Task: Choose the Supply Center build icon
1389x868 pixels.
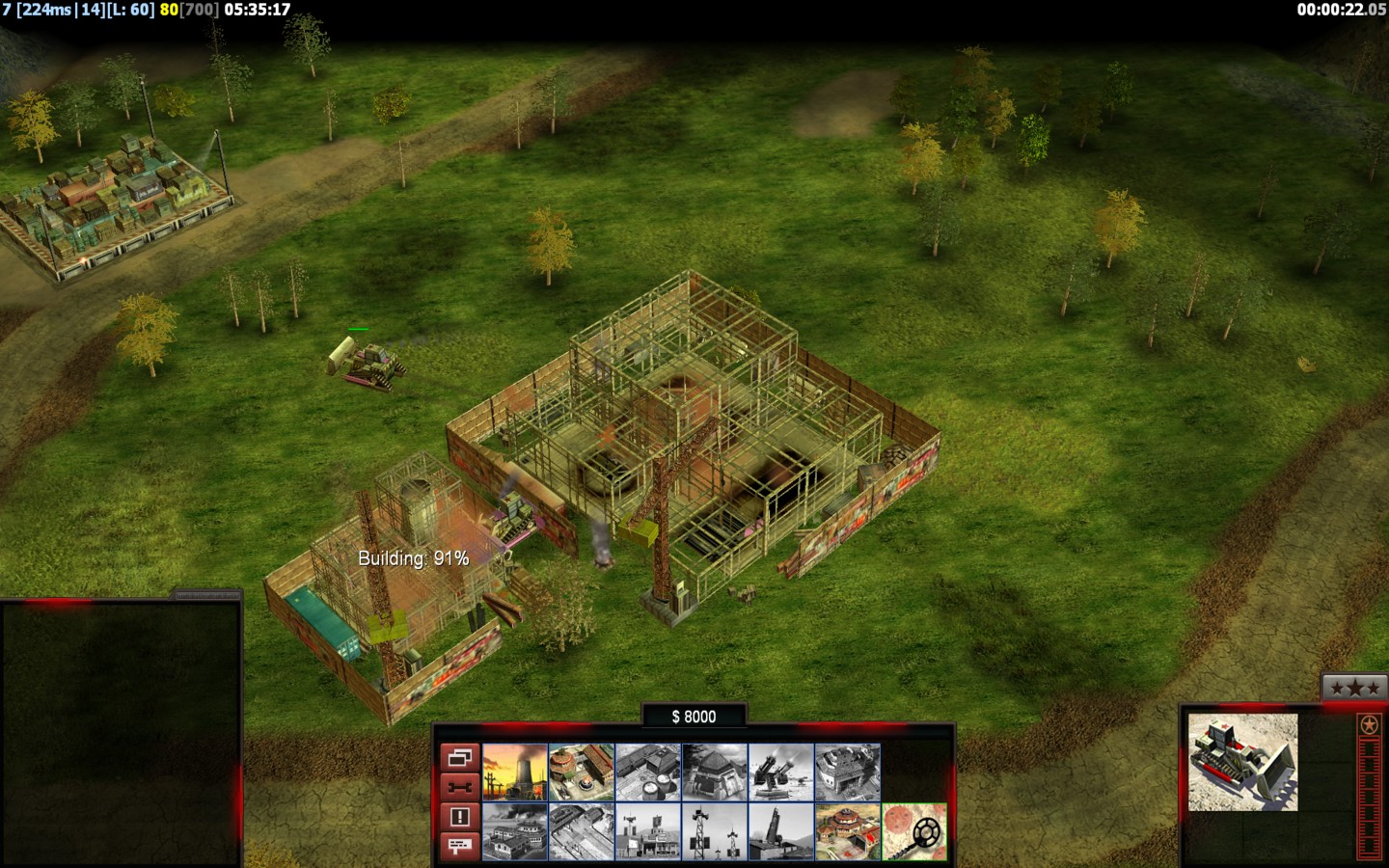Action: [x=648, y=772]
